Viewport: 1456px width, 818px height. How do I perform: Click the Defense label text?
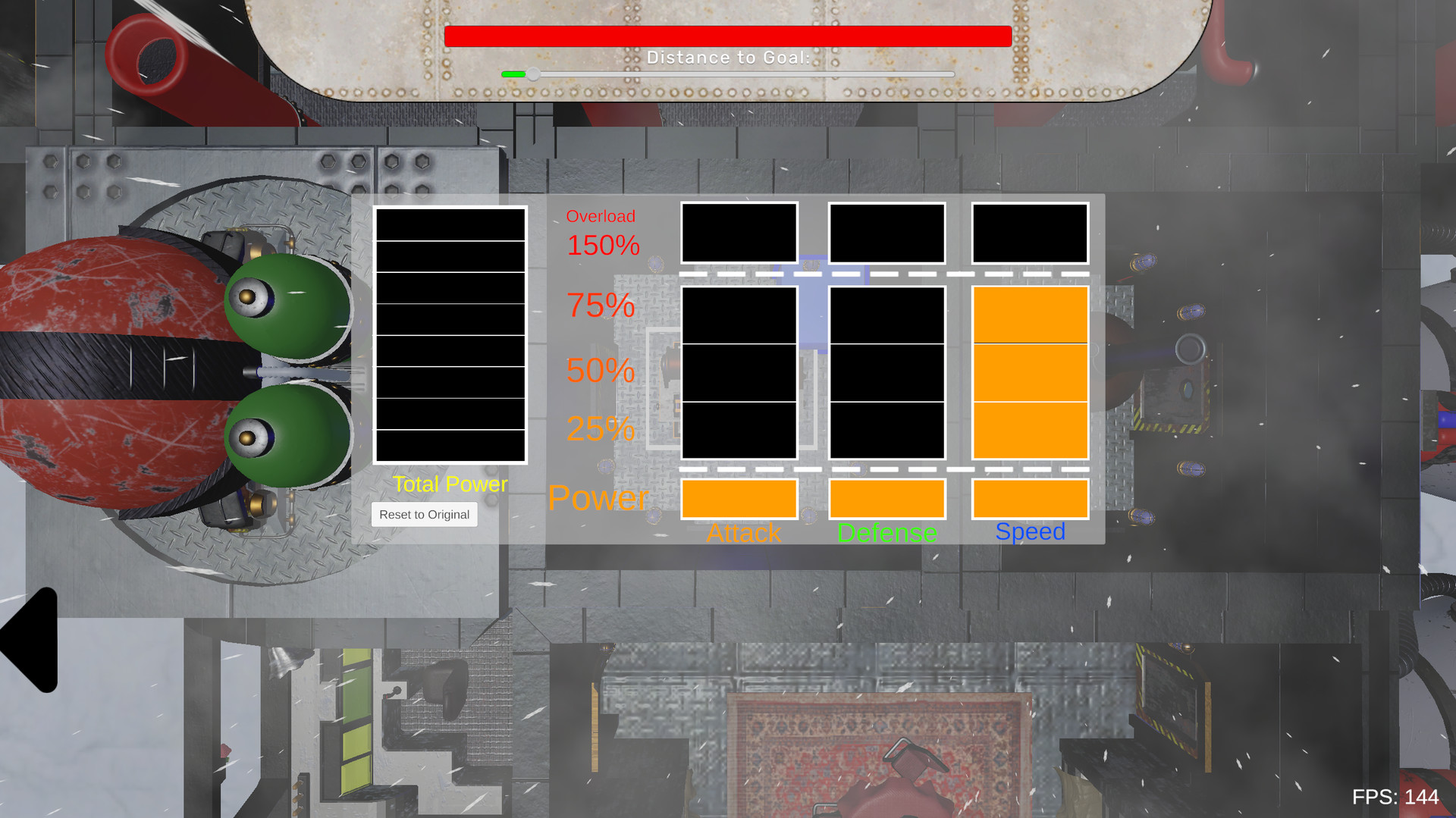(x=887, y=533)
